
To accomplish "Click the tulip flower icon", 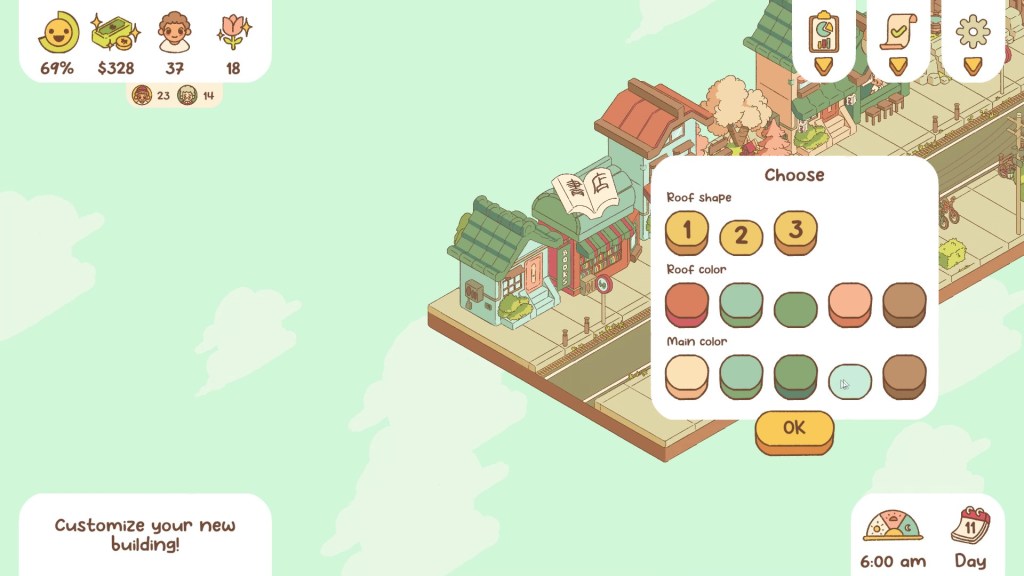I will (233, 33).
